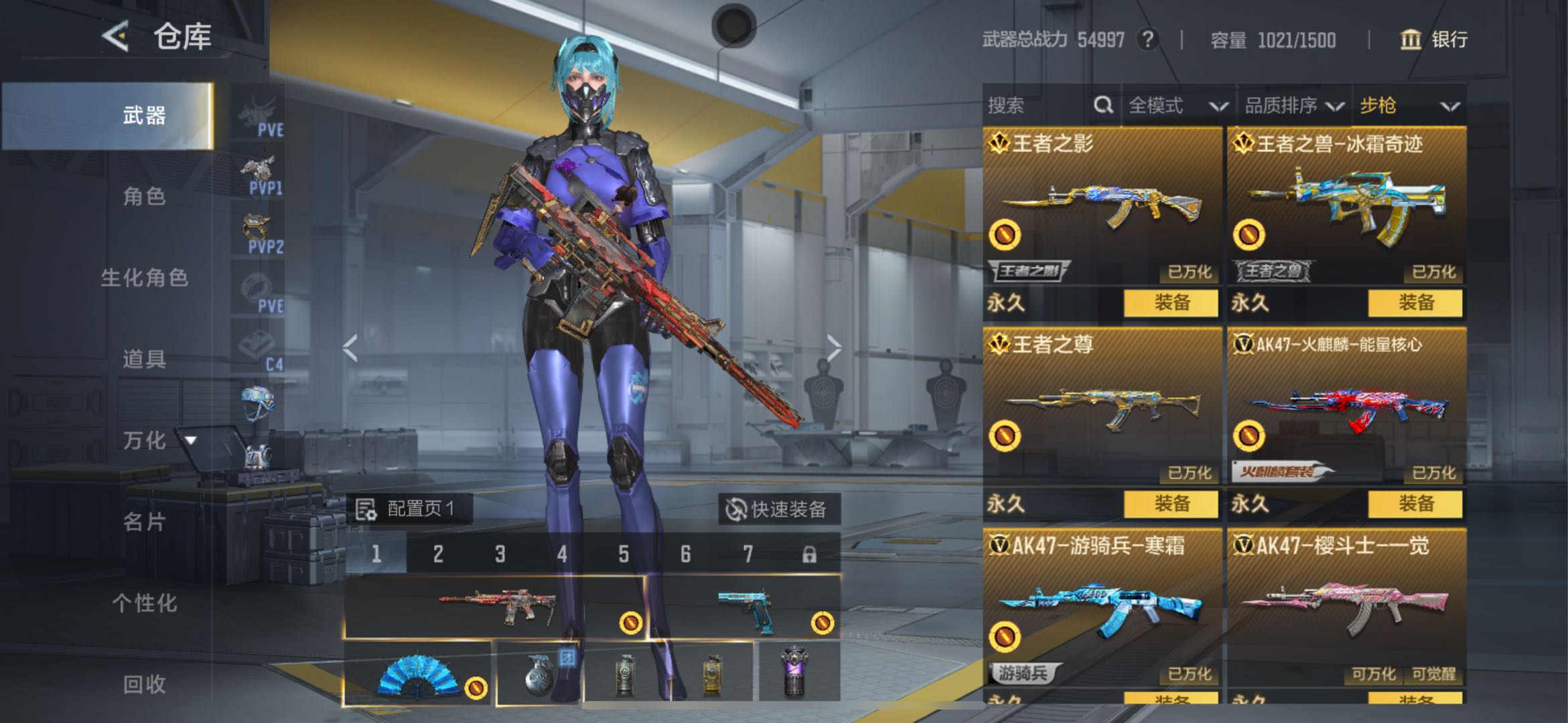Click the 快速装备 quick equip button
The height and width of the screenshot is (723, 1568).
click(x=778, y=509)
